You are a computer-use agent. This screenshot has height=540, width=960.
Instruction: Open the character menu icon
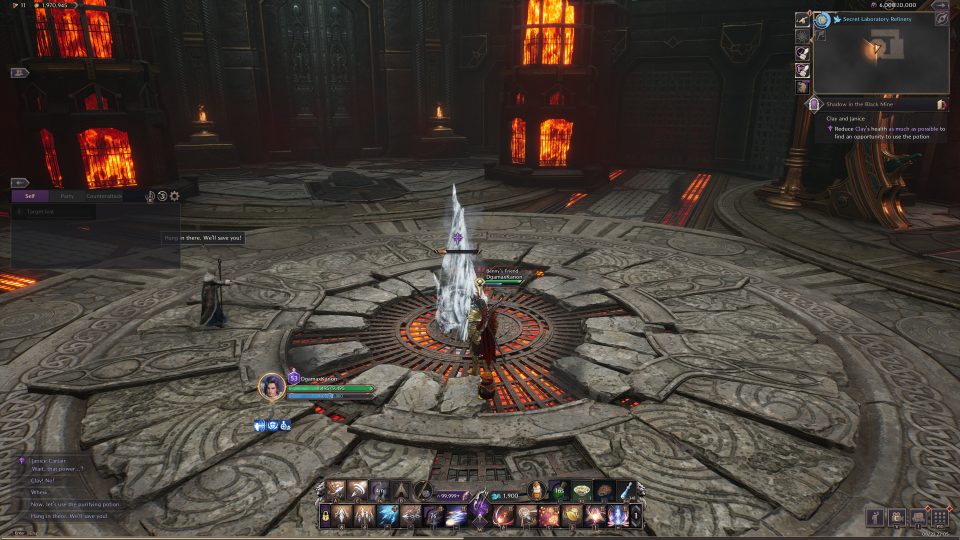874,517
